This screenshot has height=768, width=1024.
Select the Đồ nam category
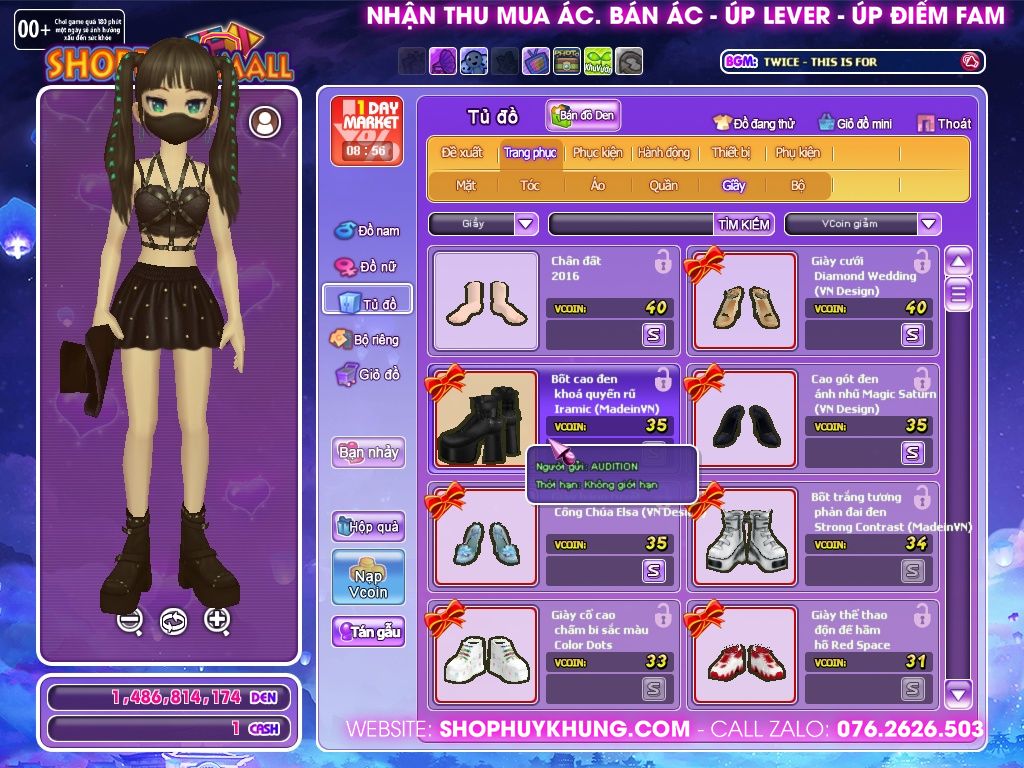[x=367, y=231]
